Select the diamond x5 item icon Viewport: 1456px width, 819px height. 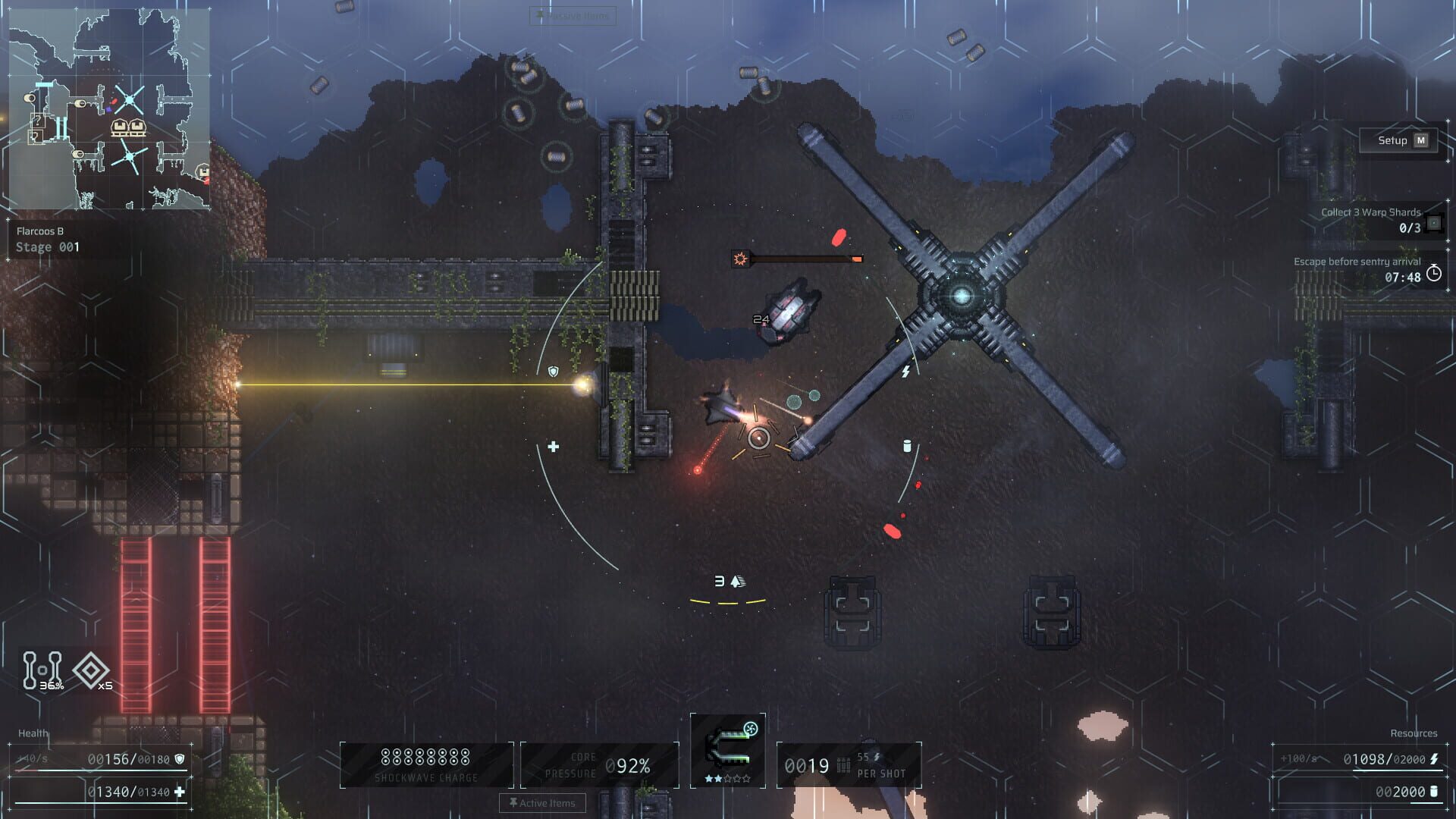pyautogui.click(x=92, y=670)
